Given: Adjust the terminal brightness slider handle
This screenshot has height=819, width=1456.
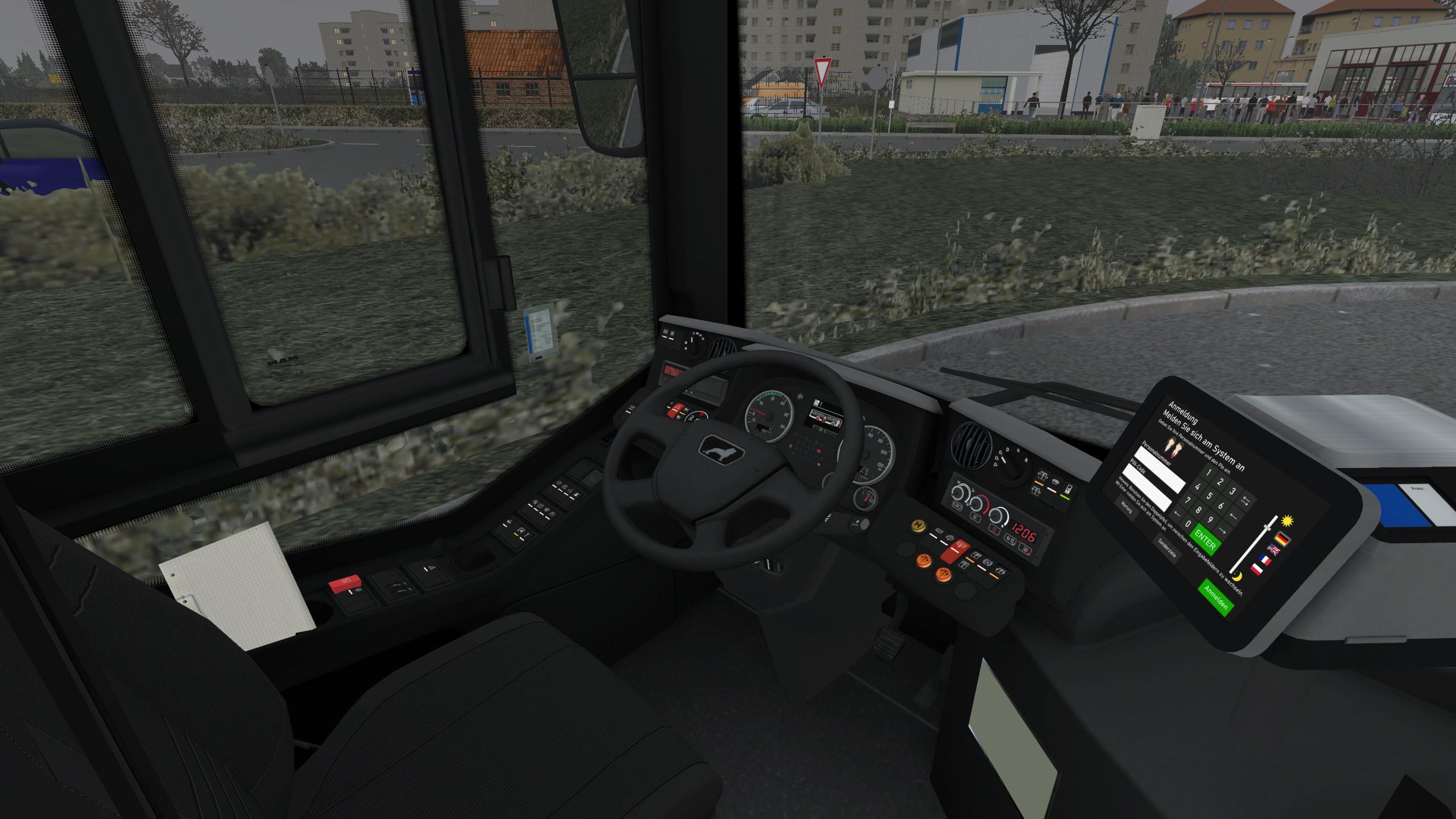Looking at the screenshot, I should point(1267,527).
